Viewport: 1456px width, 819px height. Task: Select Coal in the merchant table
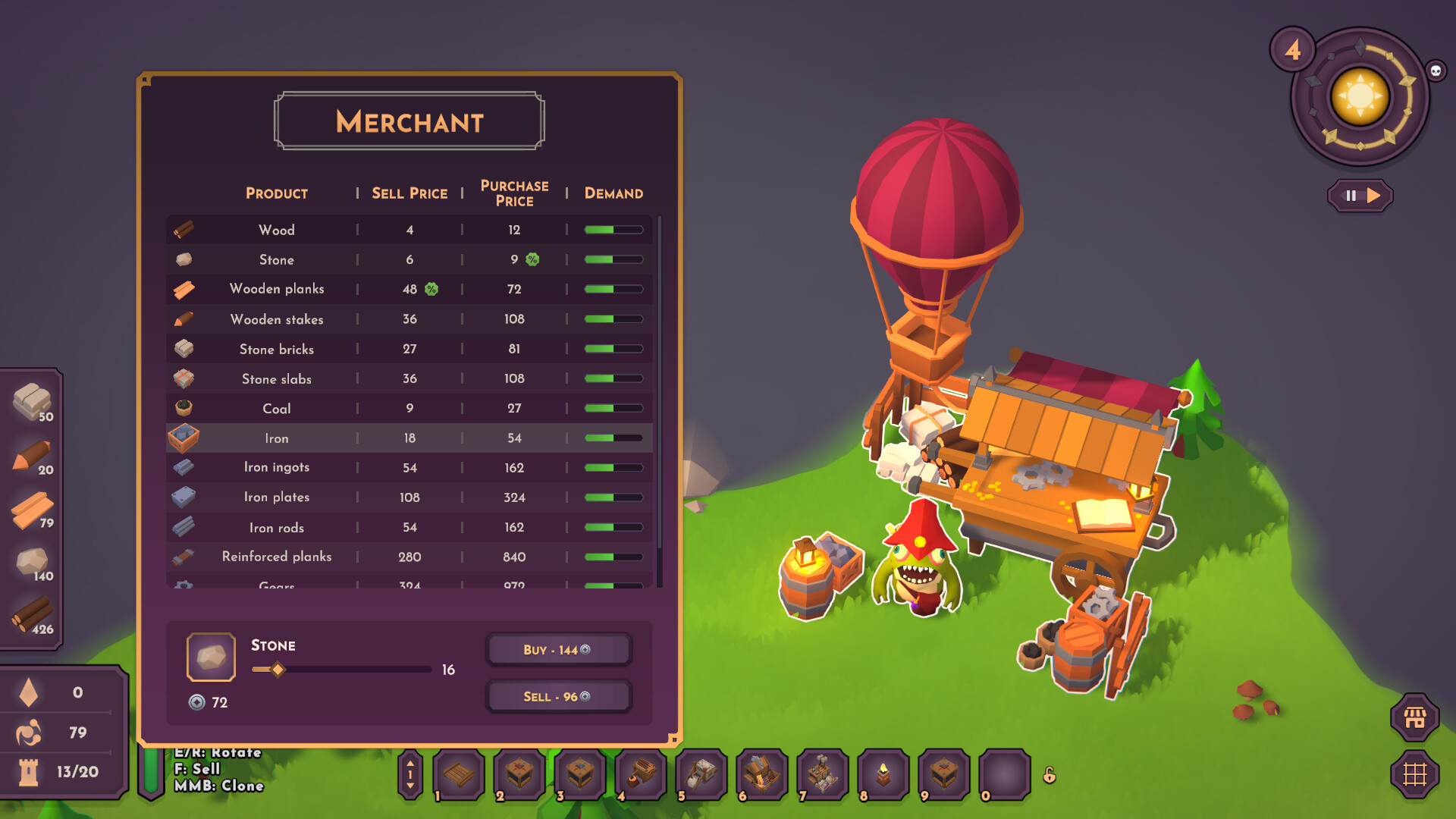pyautogui.click(x=409, y=409)
